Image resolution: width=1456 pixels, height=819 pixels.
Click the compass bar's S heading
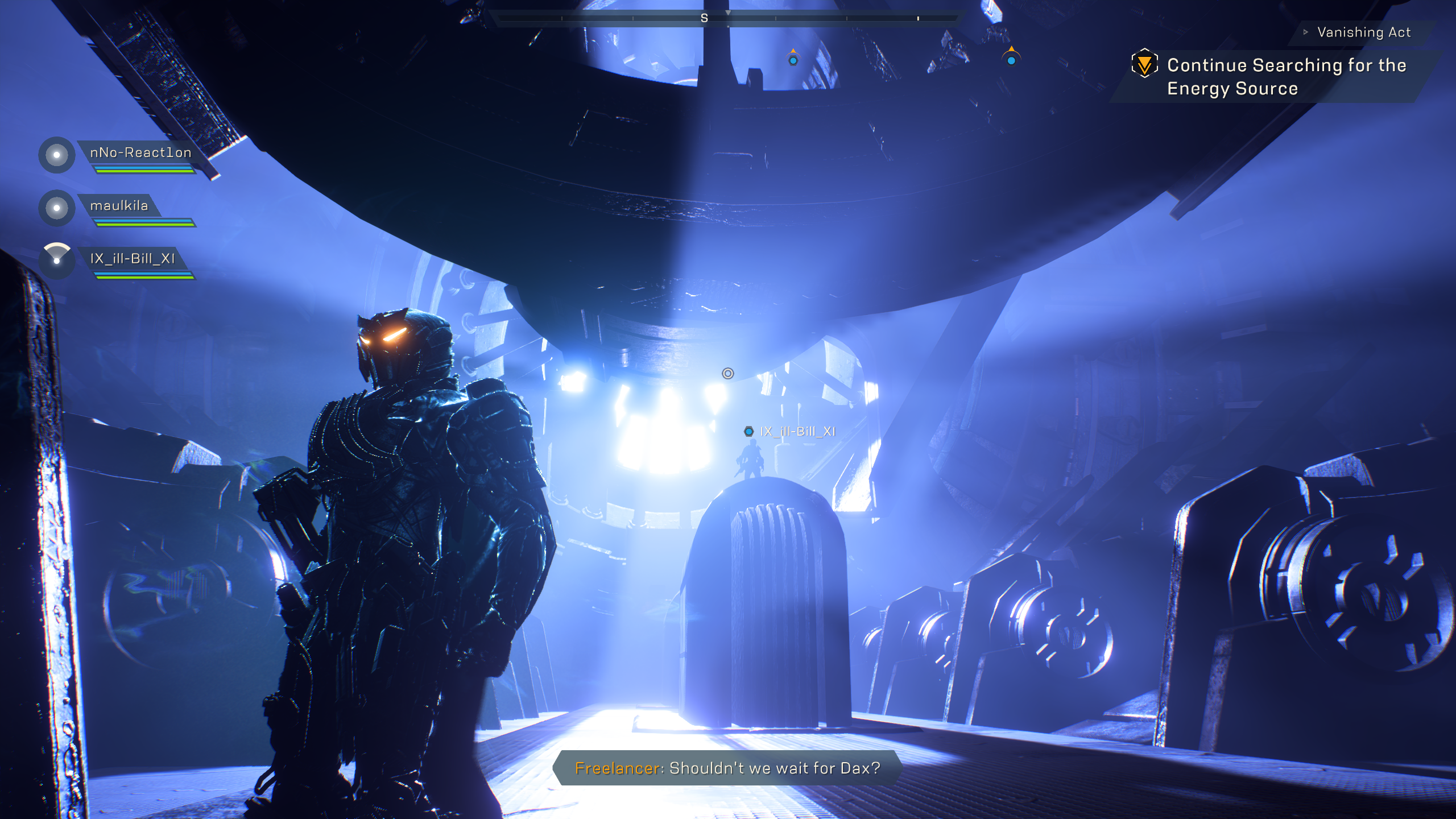(x=704, y=19)
